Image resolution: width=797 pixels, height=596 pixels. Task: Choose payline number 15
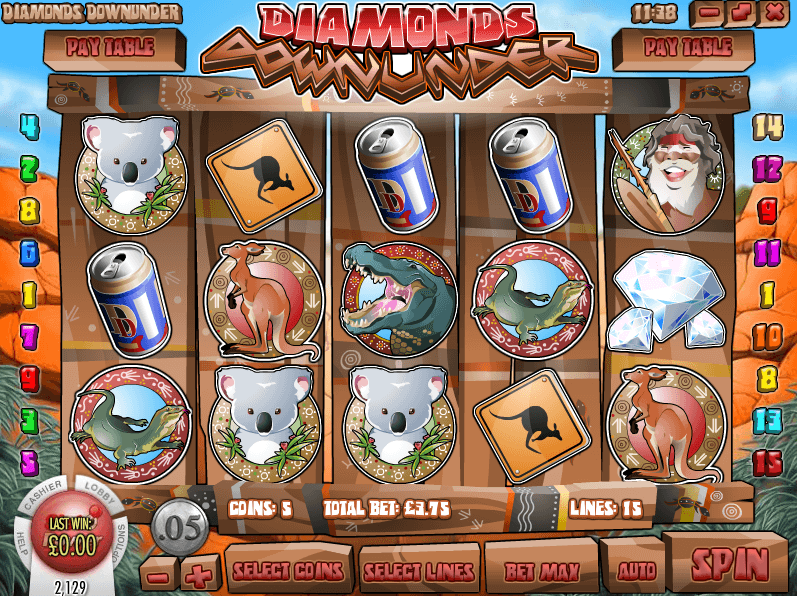768,462
